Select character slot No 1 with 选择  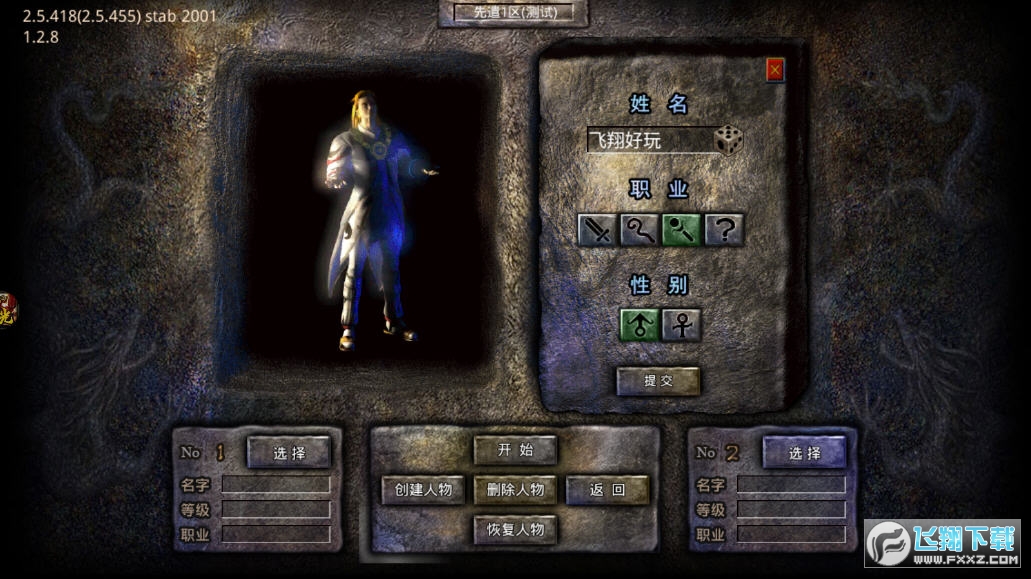coord(289,452)
